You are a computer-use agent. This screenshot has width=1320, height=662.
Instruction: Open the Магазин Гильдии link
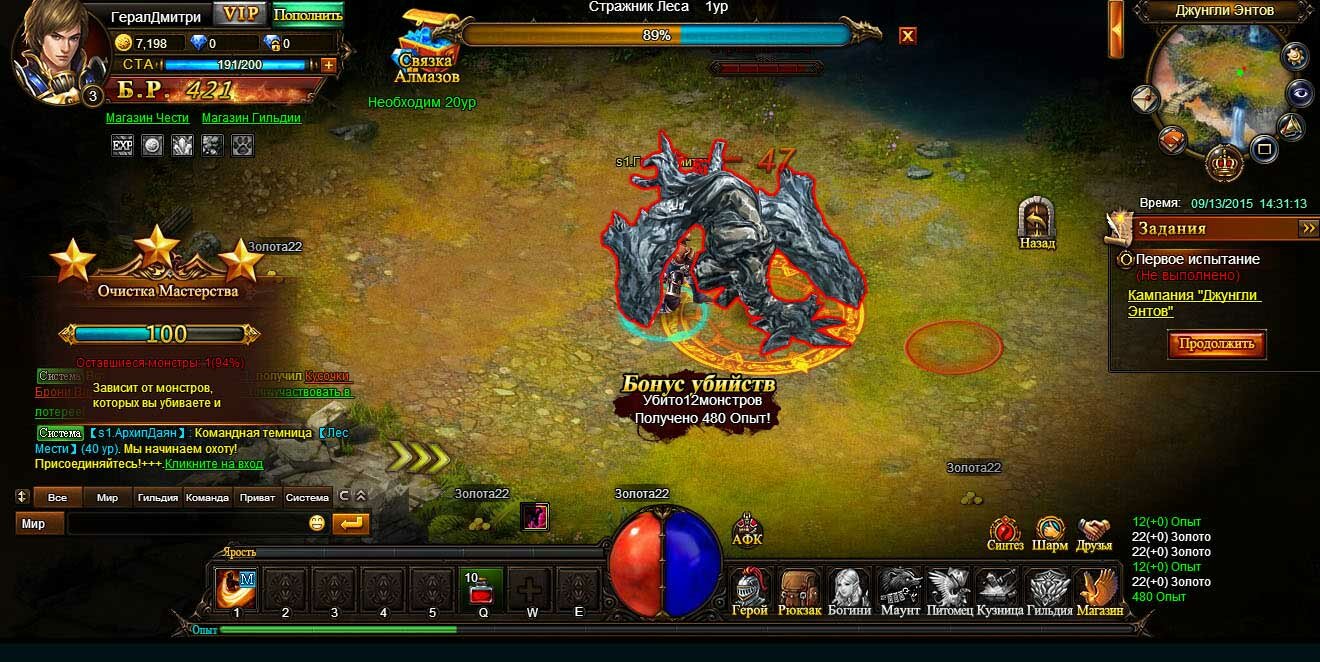point(251,118)
